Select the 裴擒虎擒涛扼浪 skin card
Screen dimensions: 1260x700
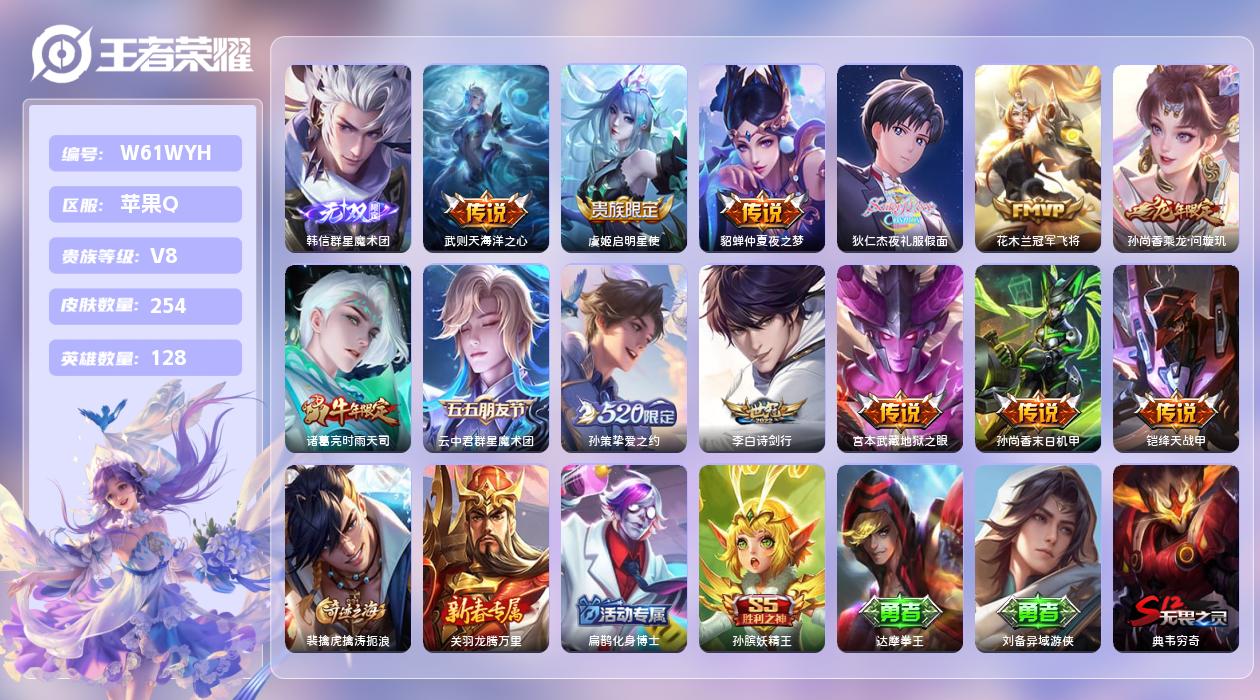coord(347,558)
